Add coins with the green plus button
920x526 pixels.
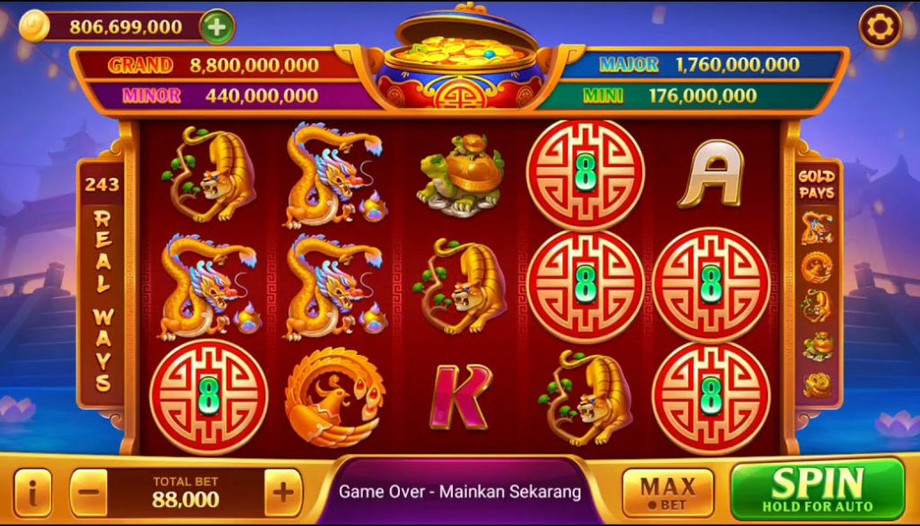point(216,27)
